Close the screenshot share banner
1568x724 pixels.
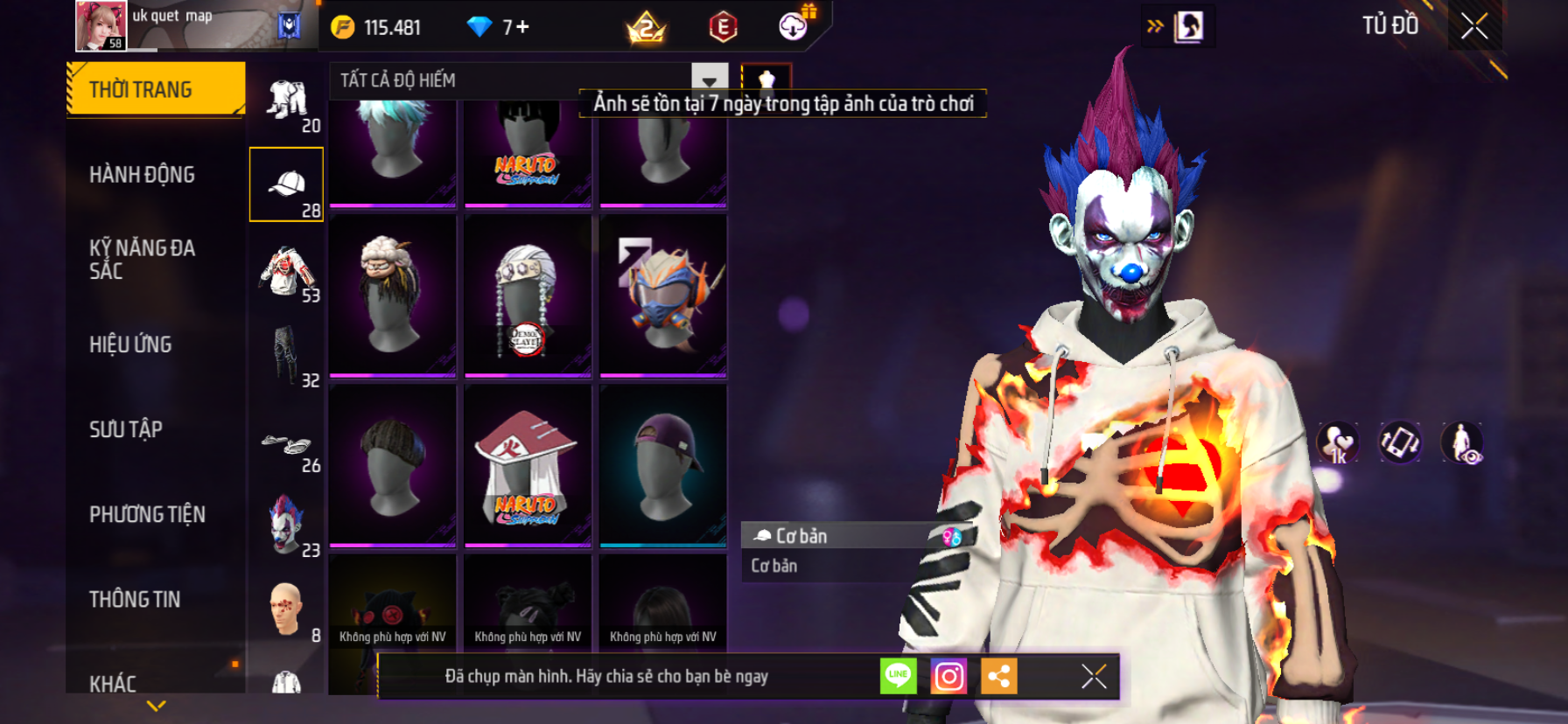click(x=1093, y=676)
